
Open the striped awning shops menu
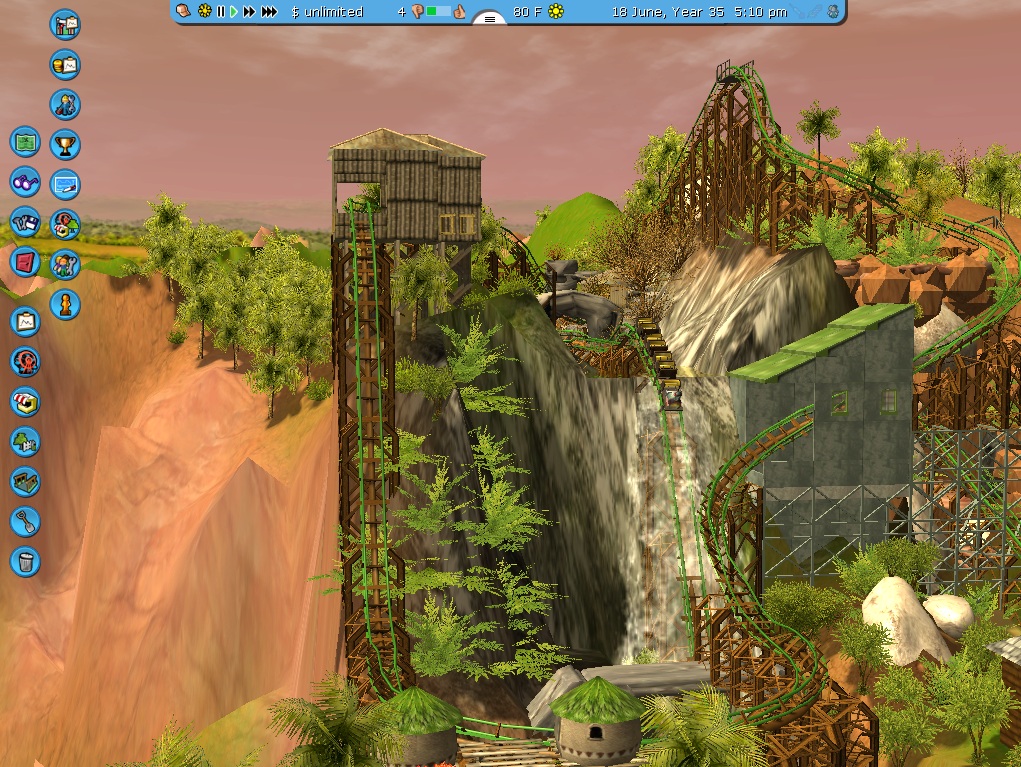25,402
